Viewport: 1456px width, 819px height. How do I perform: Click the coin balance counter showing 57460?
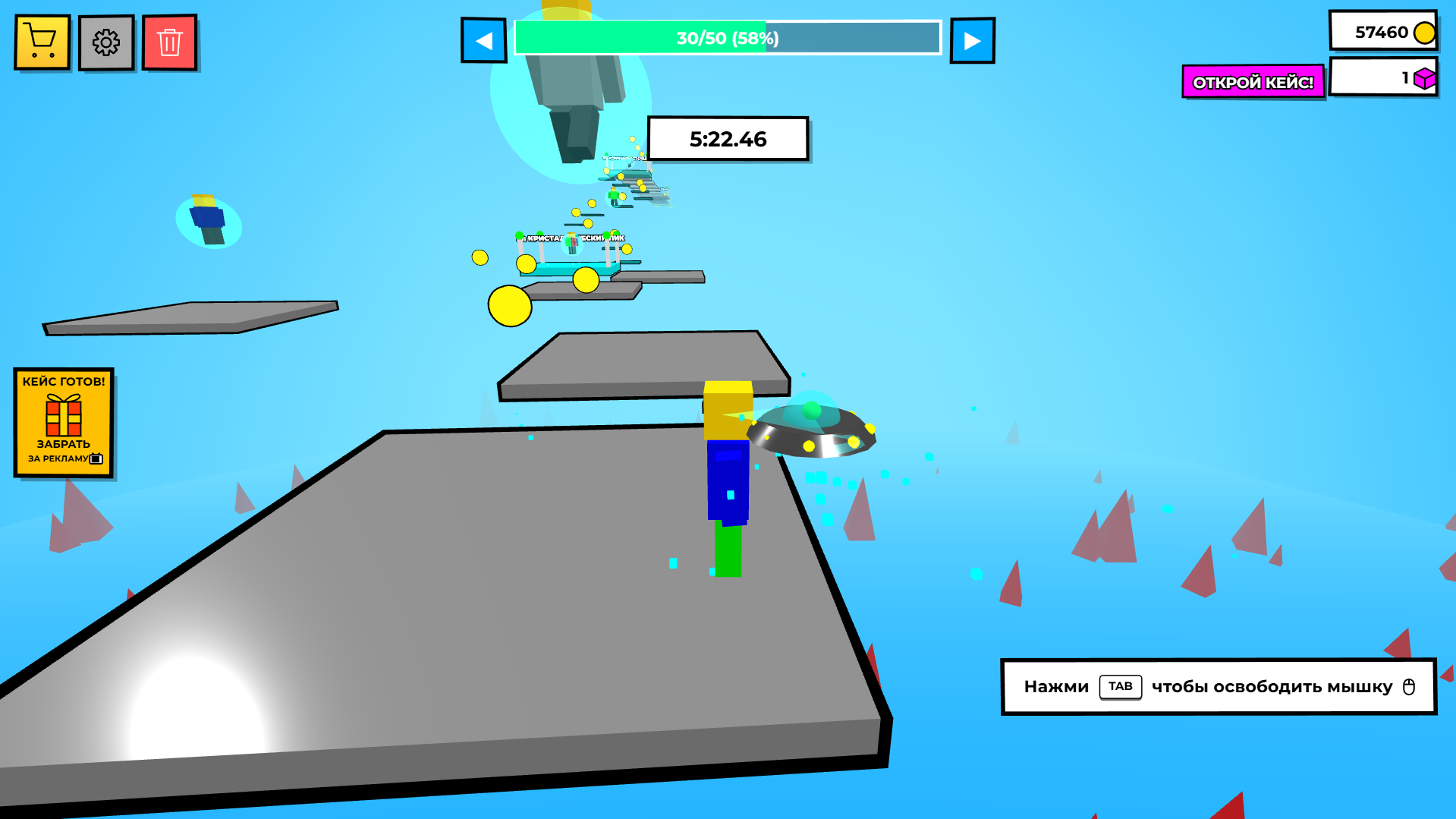[x=1382, y=30]
